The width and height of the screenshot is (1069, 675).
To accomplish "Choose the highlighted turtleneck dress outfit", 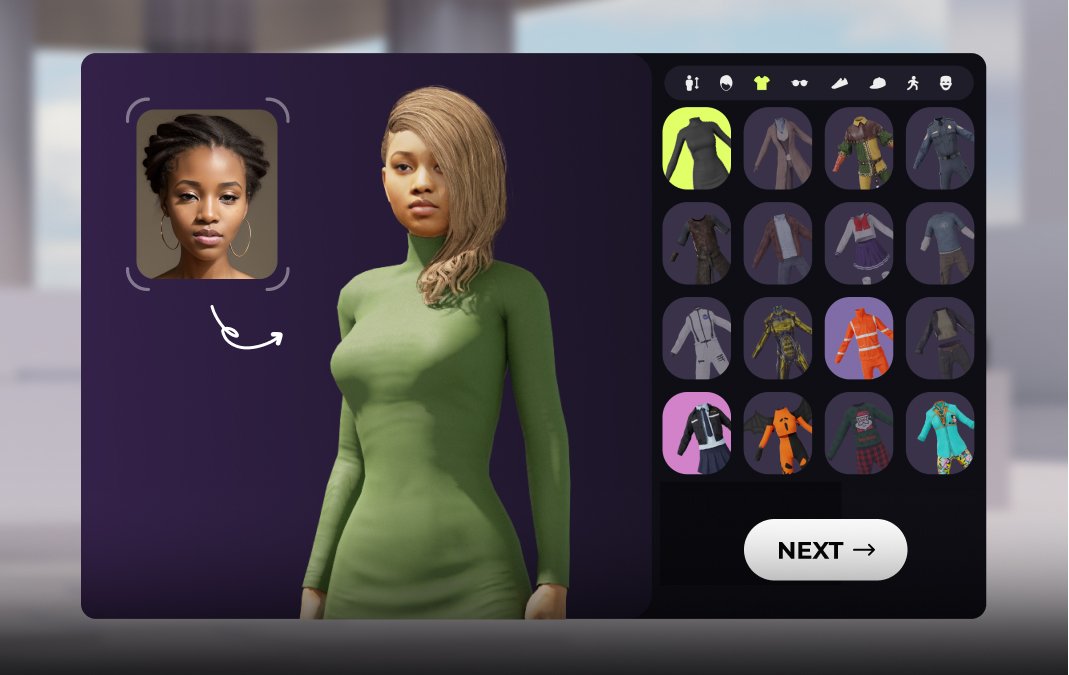I will pos(697,148).
